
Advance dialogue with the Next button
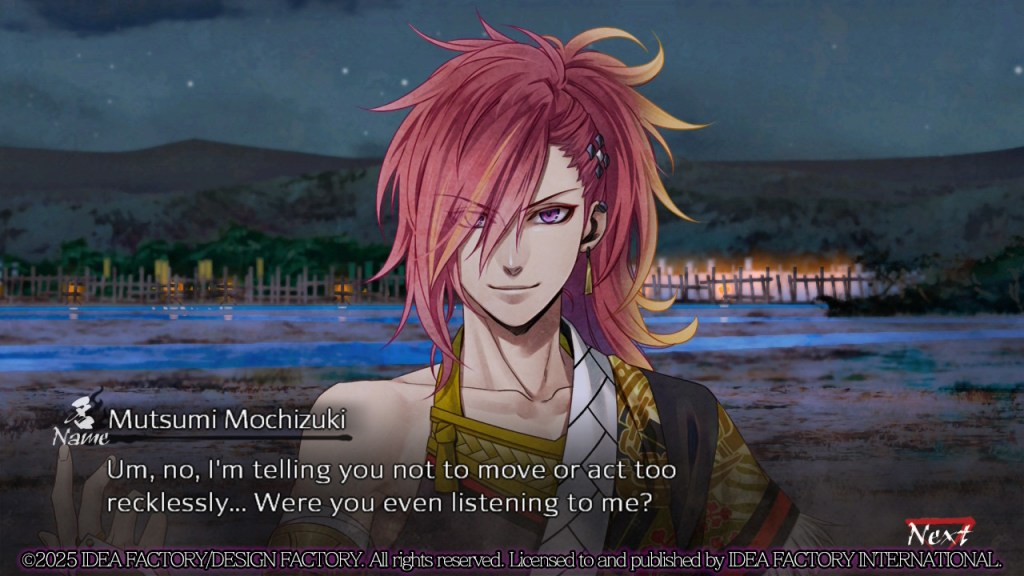pos(937,533)
